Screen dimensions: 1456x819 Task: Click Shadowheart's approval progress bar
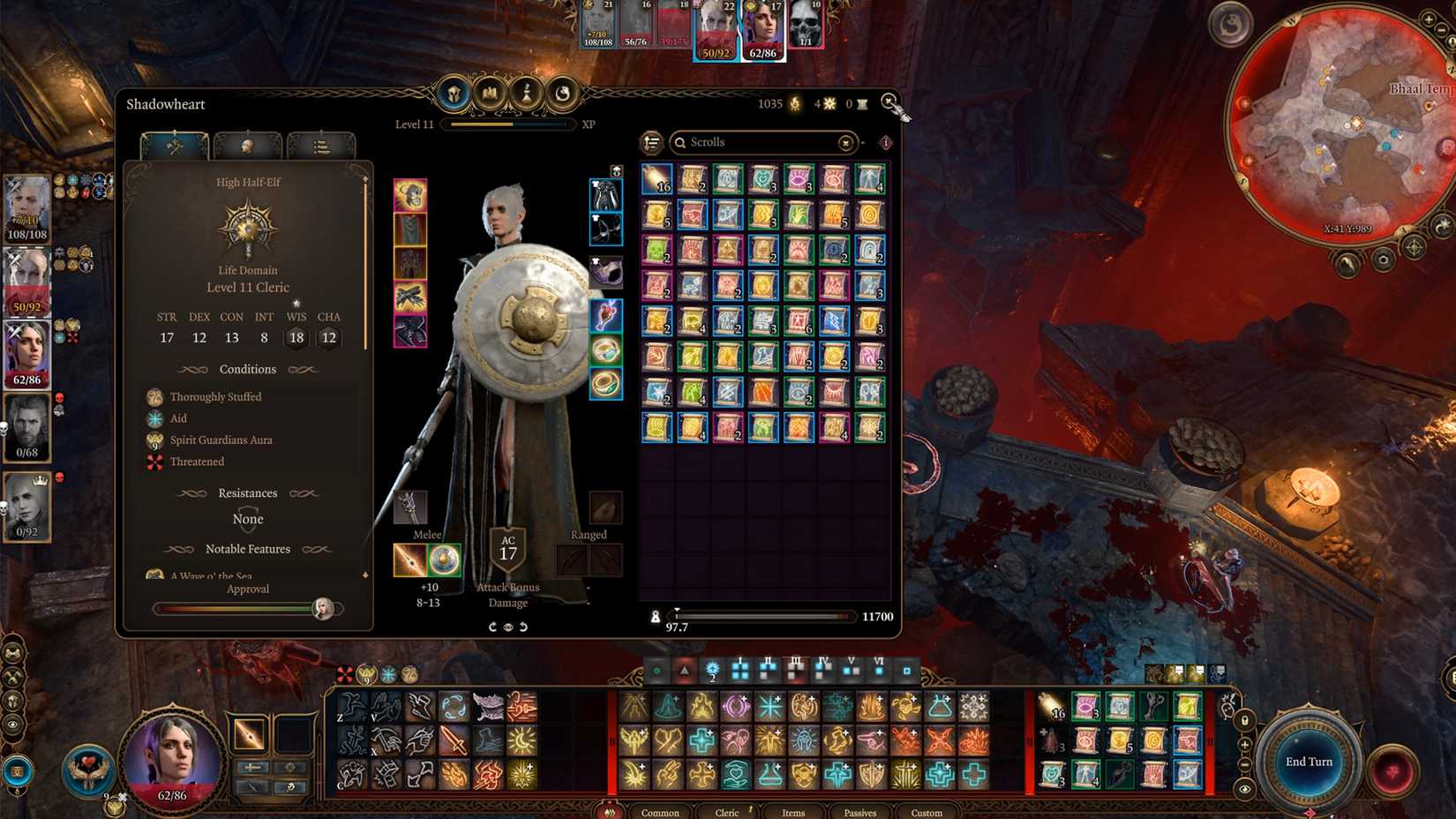234,607
